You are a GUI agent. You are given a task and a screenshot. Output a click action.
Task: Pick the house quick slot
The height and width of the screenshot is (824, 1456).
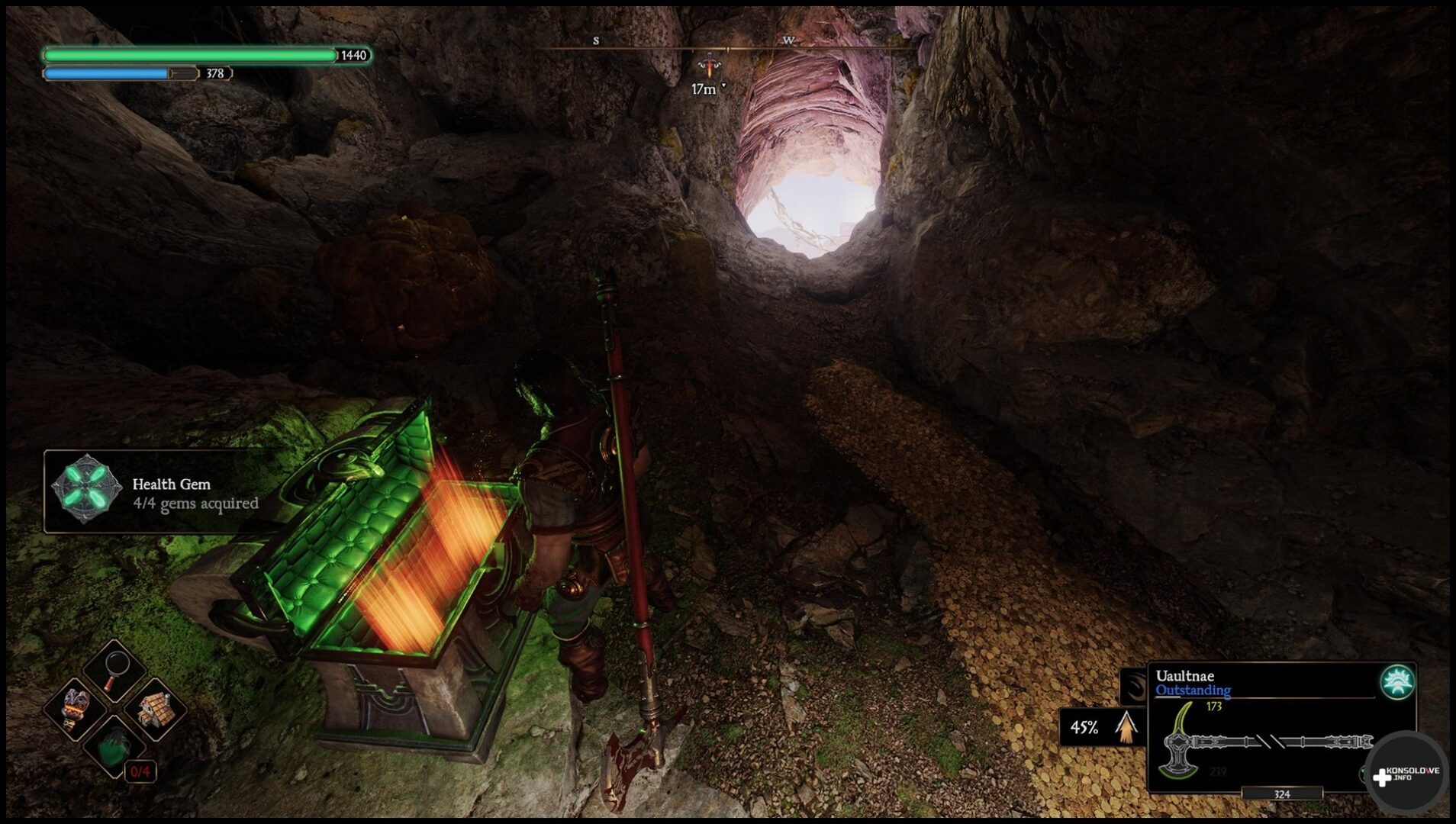155,709
